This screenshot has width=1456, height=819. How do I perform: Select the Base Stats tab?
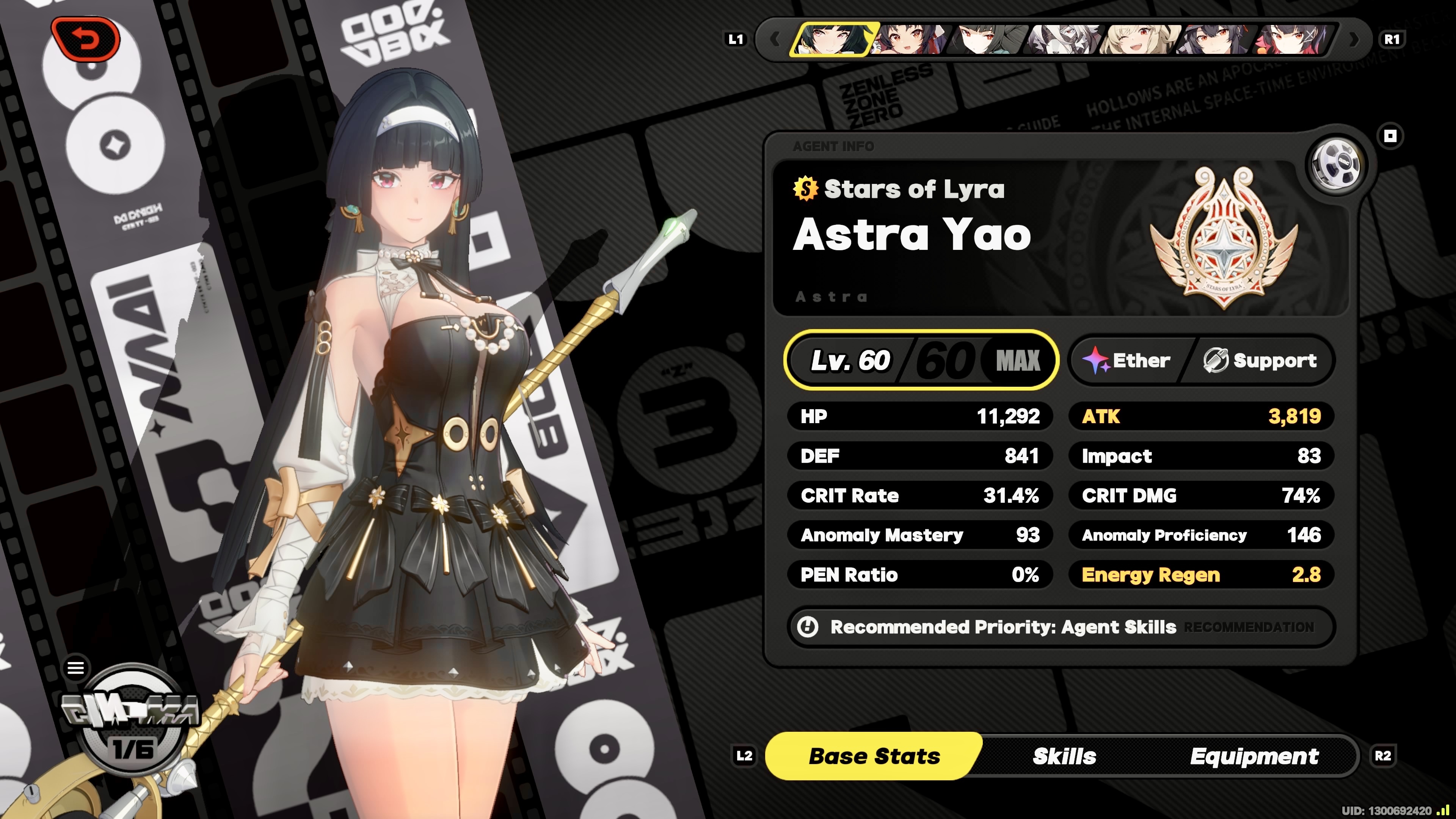pos(874,756)
